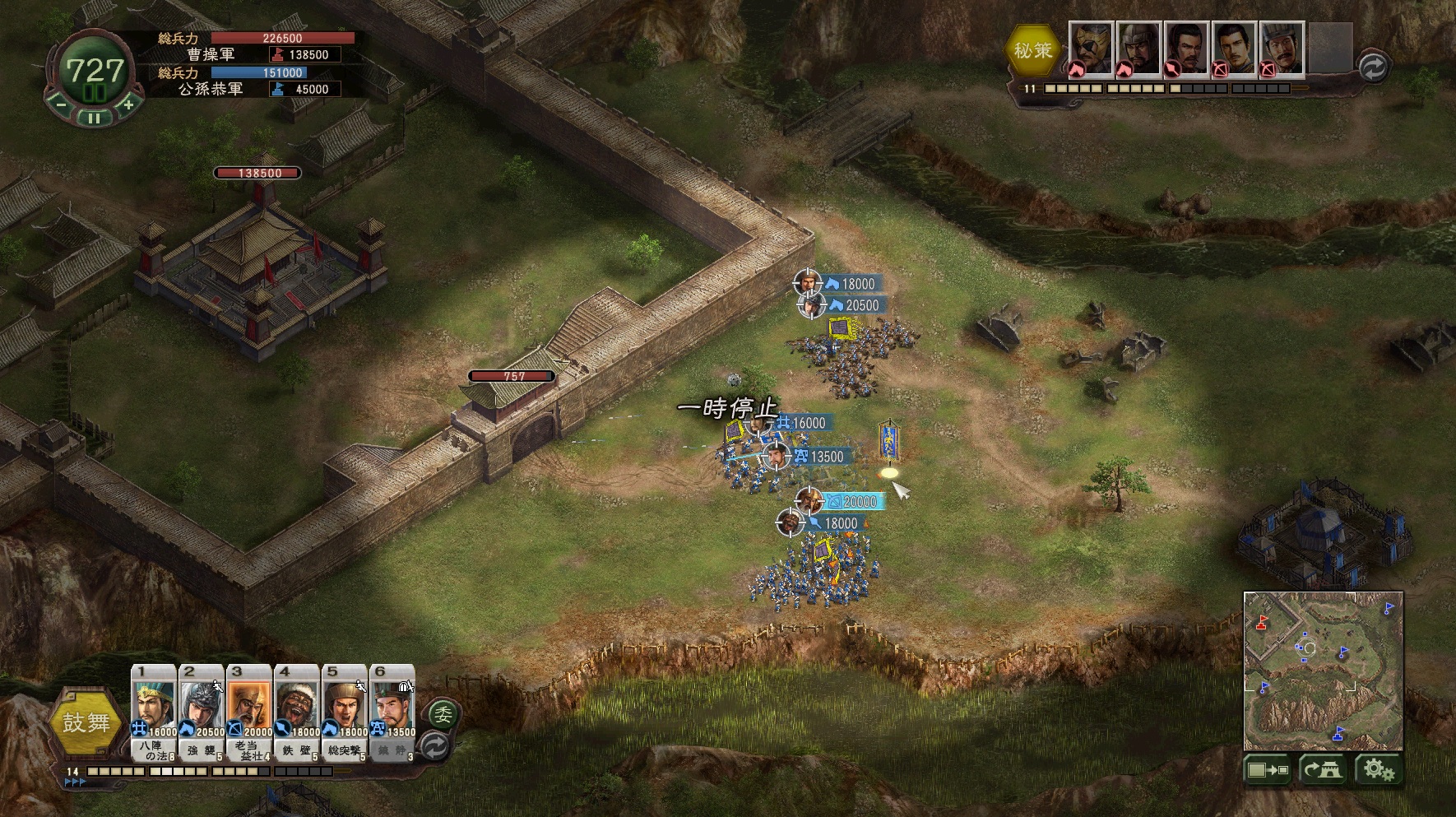
Task: Increase game speed with plus button
Action: pyautogui.click(x=128, y=104)
